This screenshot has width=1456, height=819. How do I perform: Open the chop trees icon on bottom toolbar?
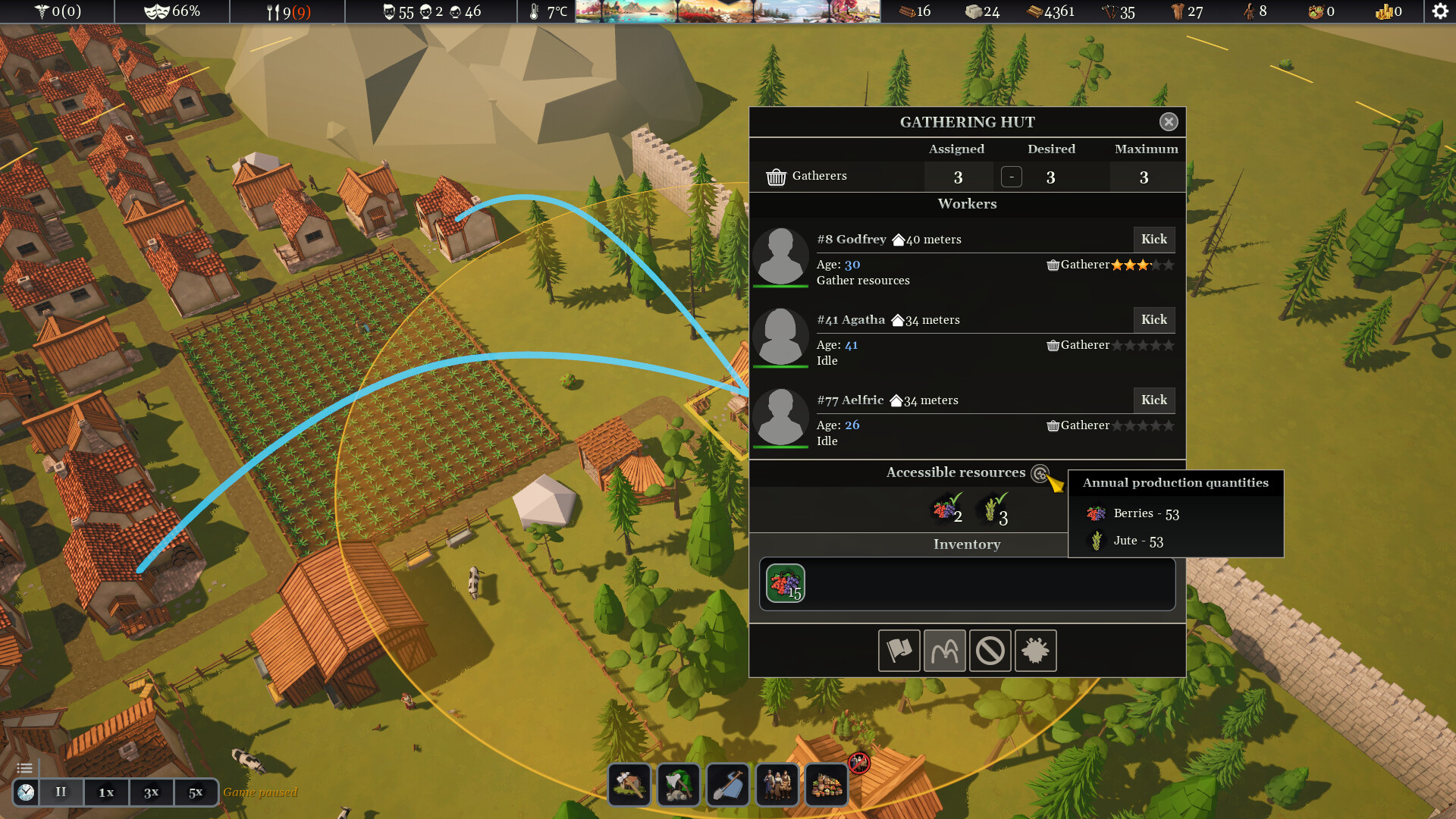679,785
